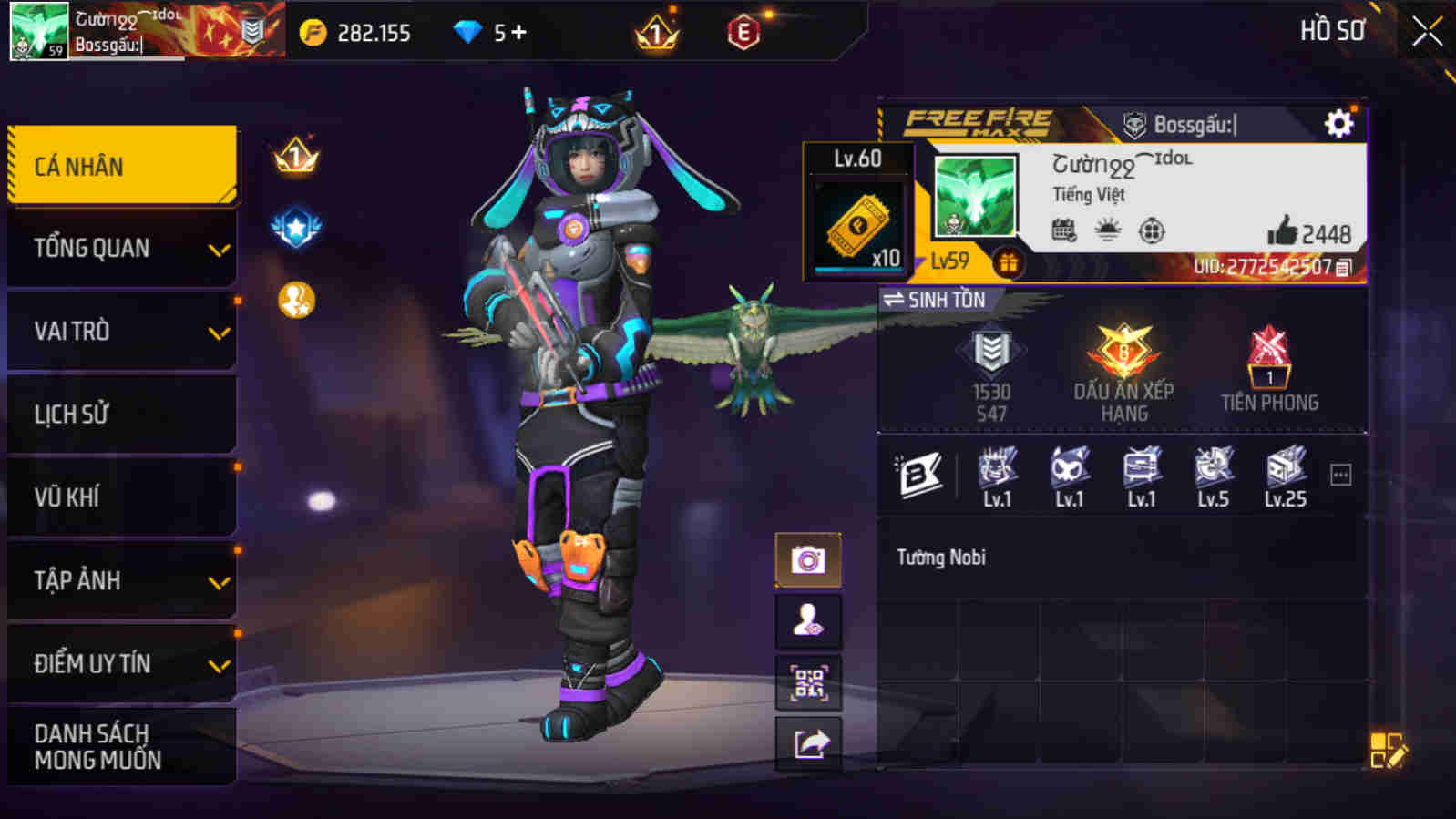
Task: Tap the share icon below the QR code
Action: point(807,740)
